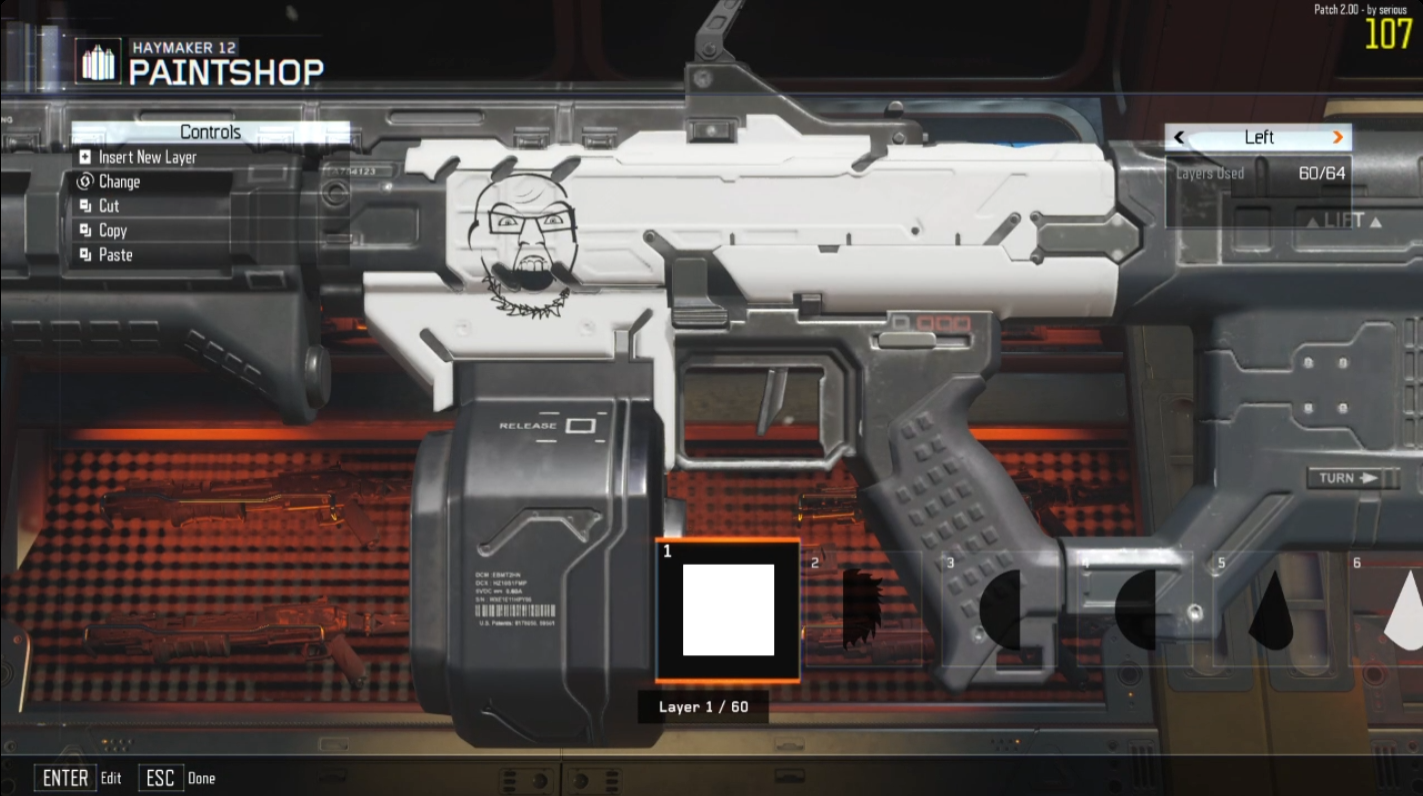1423x796 pixels.
Task: Choose layer 5 black teardrop thumbnail
Action: coord(1271,610)
